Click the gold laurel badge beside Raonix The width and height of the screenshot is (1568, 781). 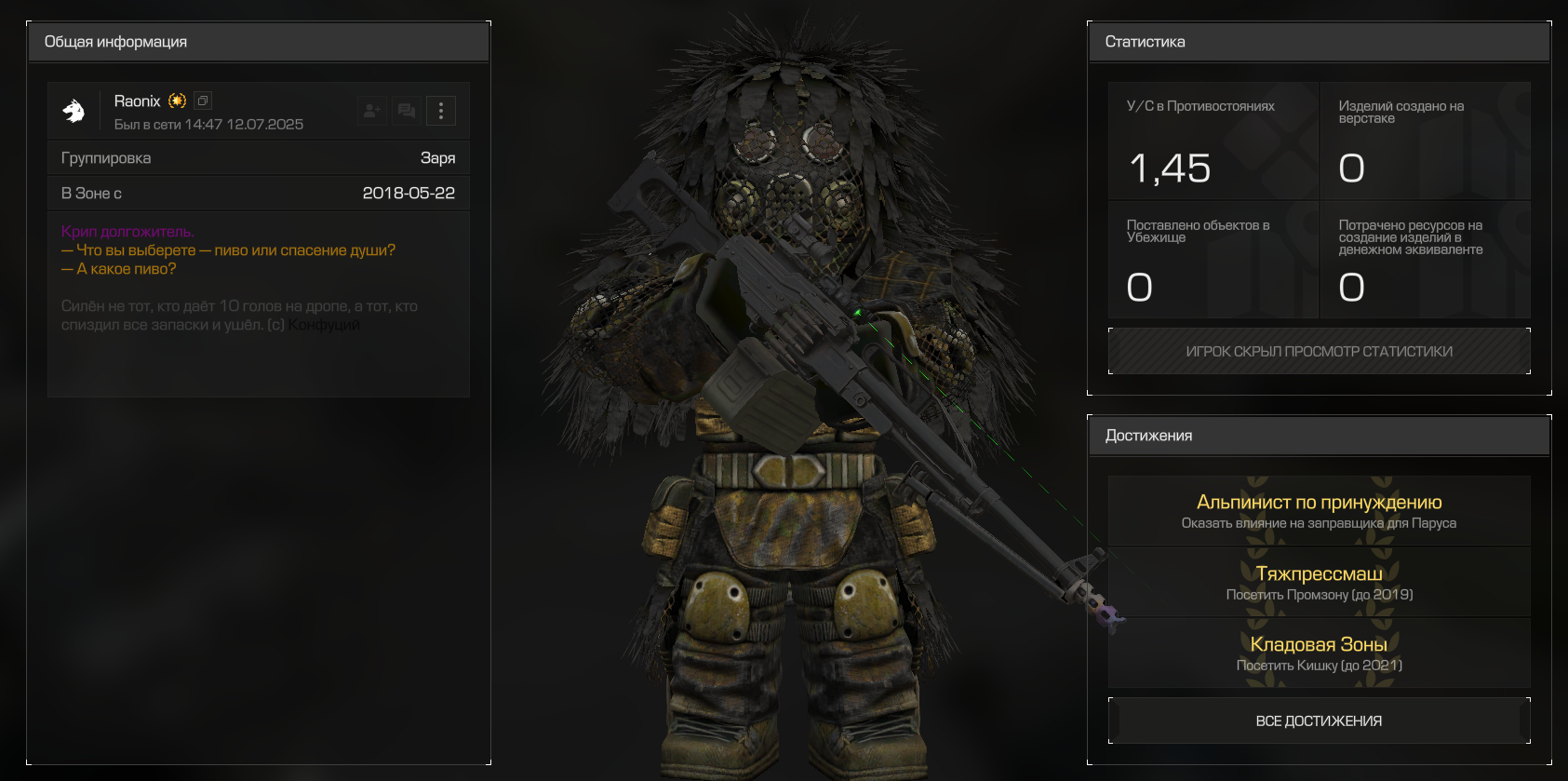click(178, 101)
